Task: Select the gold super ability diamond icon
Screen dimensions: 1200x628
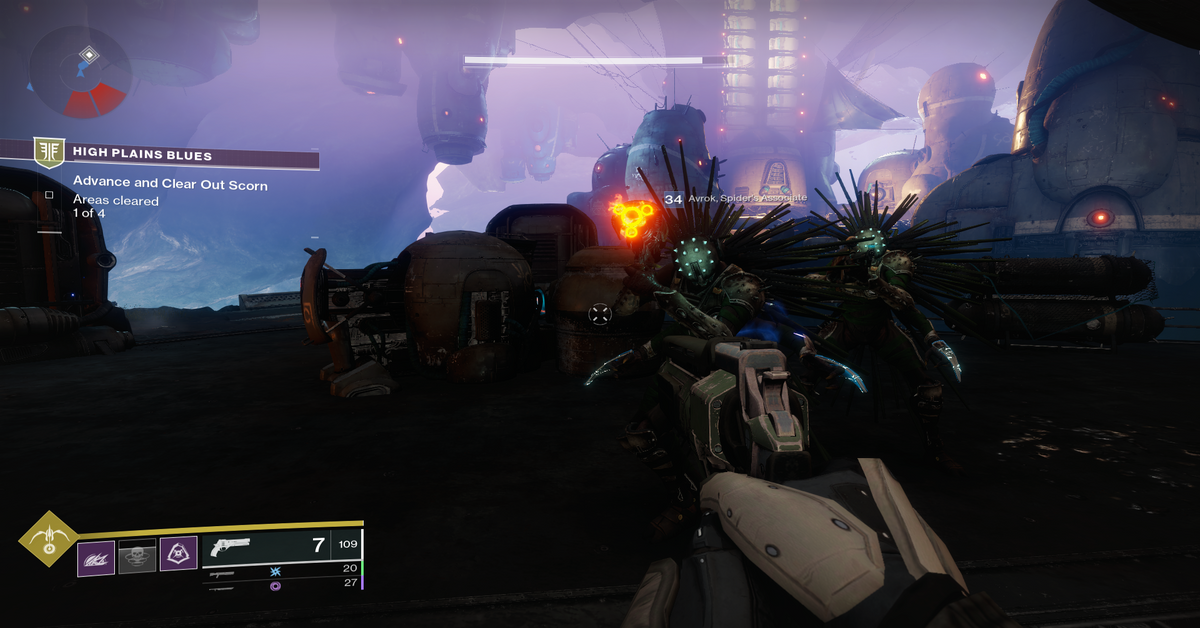Action: pos(47,544)
